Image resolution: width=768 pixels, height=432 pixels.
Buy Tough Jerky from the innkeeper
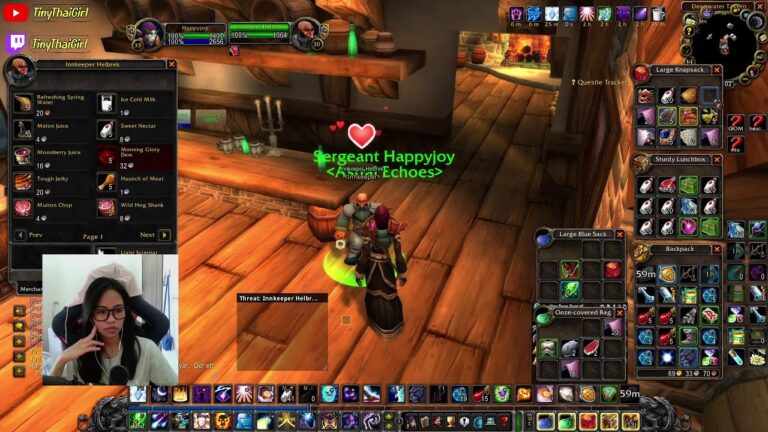click(22, 182)
